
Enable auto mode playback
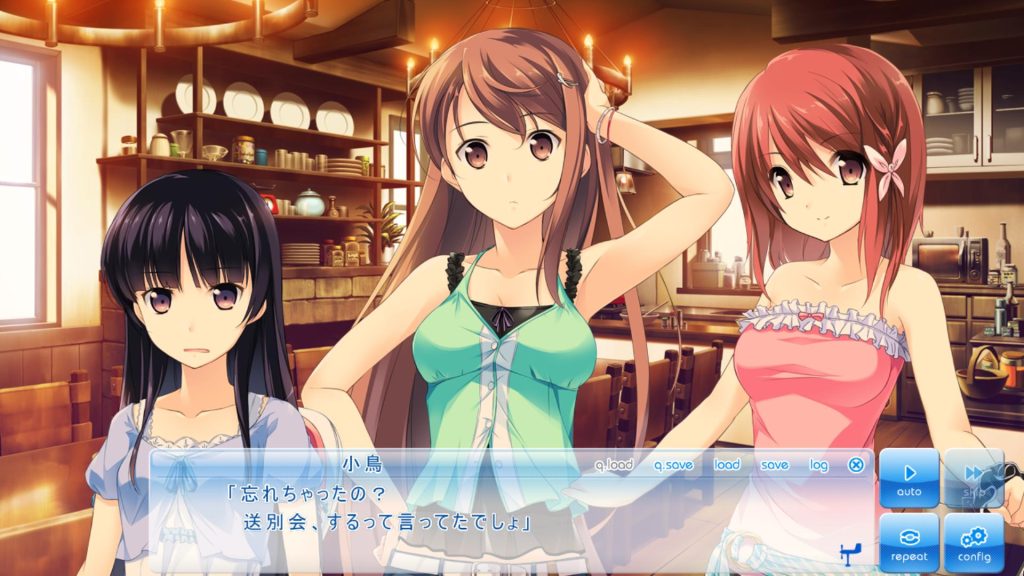pyautogui.click(x=909, y=478)
